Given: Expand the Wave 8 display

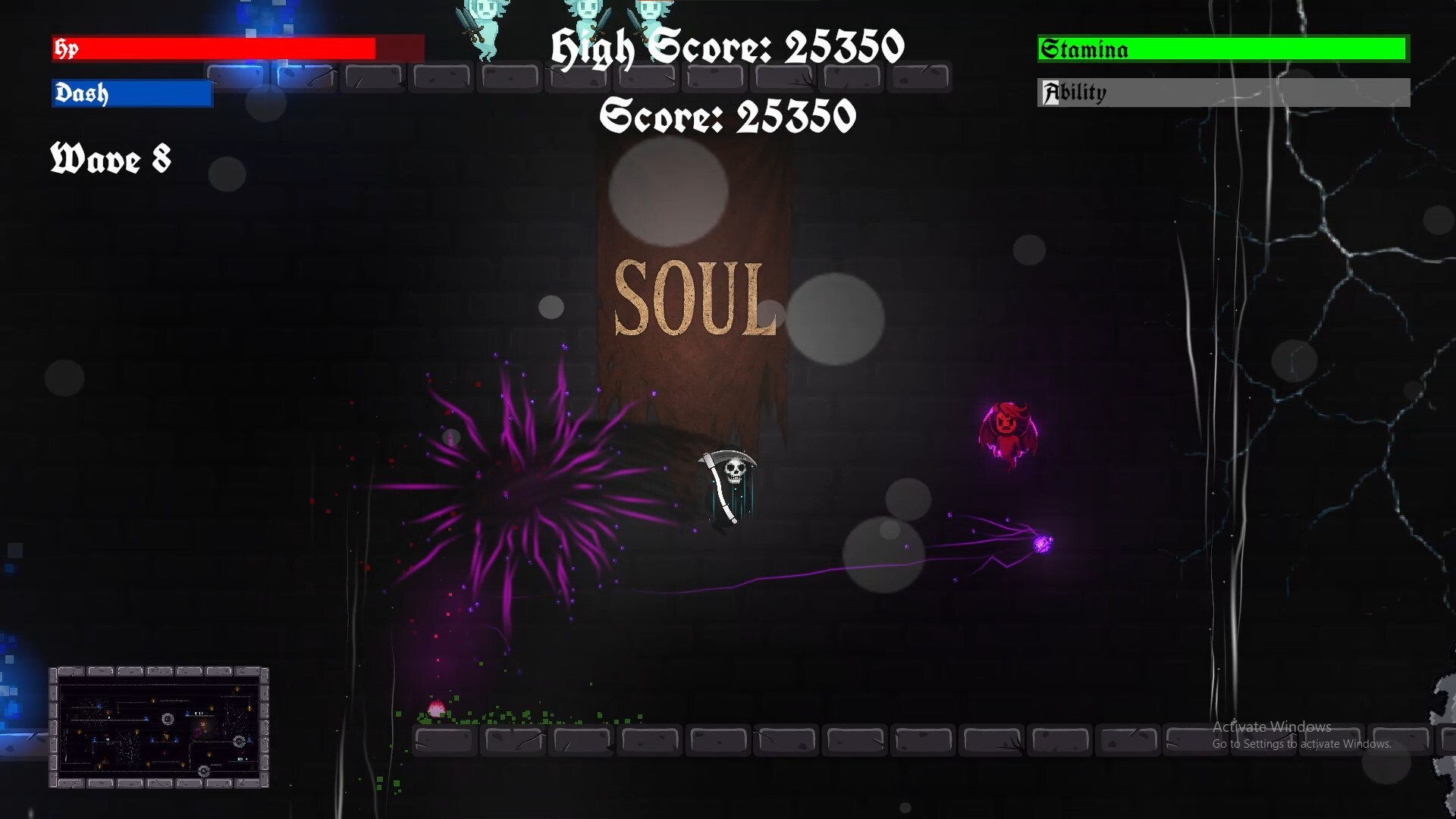Looking at the screenshot, I should (110, 160).
